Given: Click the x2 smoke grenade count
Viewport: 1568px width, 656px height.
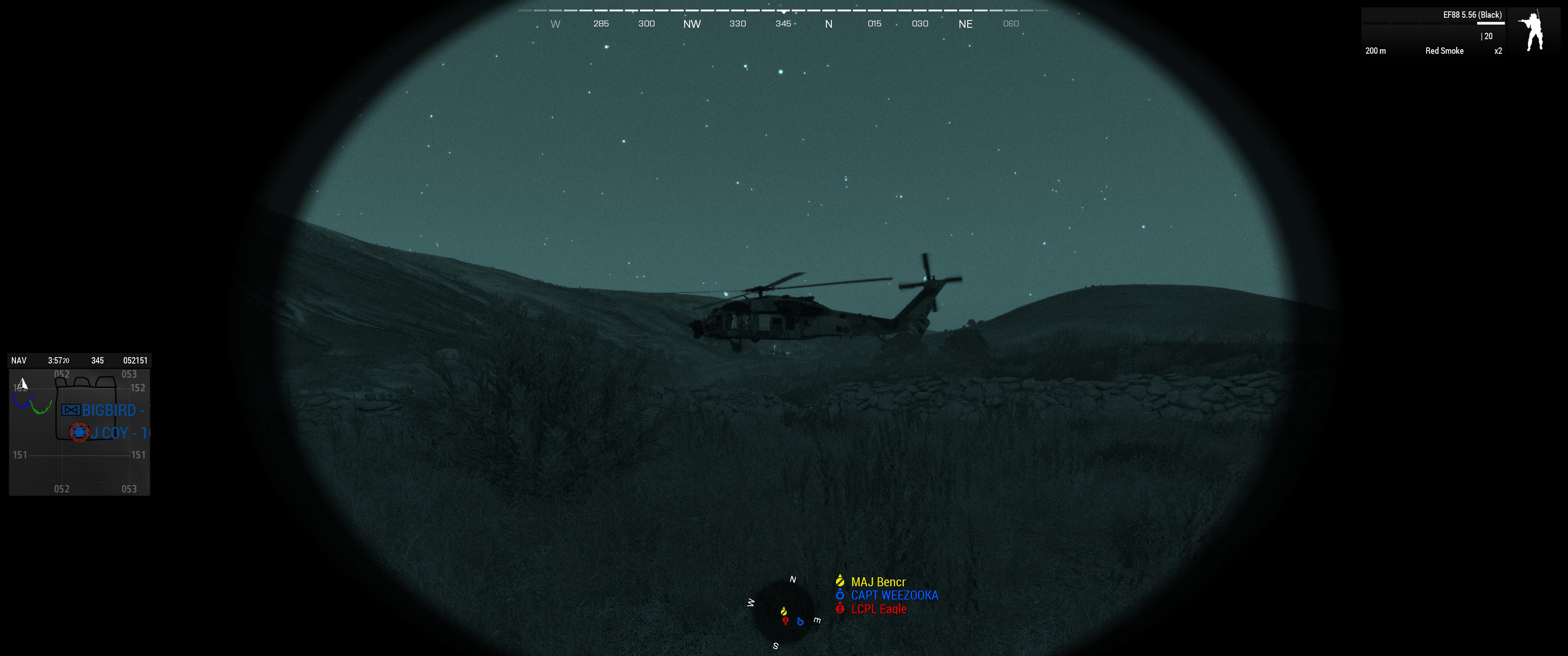Looking at the screenshot, I should tap(1497, 51).
